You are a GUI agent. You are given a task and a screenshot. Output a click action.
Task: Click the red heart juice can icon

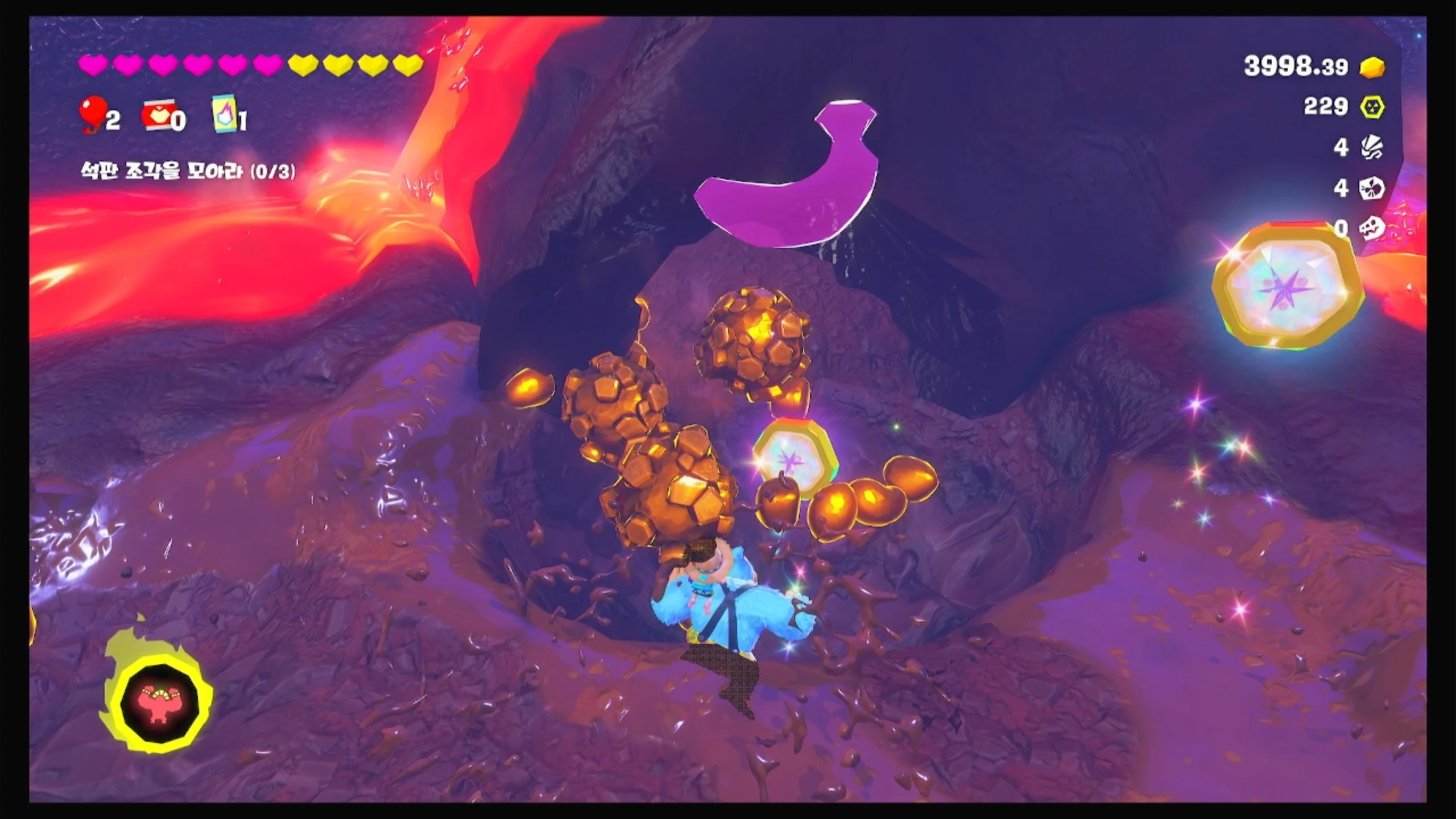(x=158, y=117)
